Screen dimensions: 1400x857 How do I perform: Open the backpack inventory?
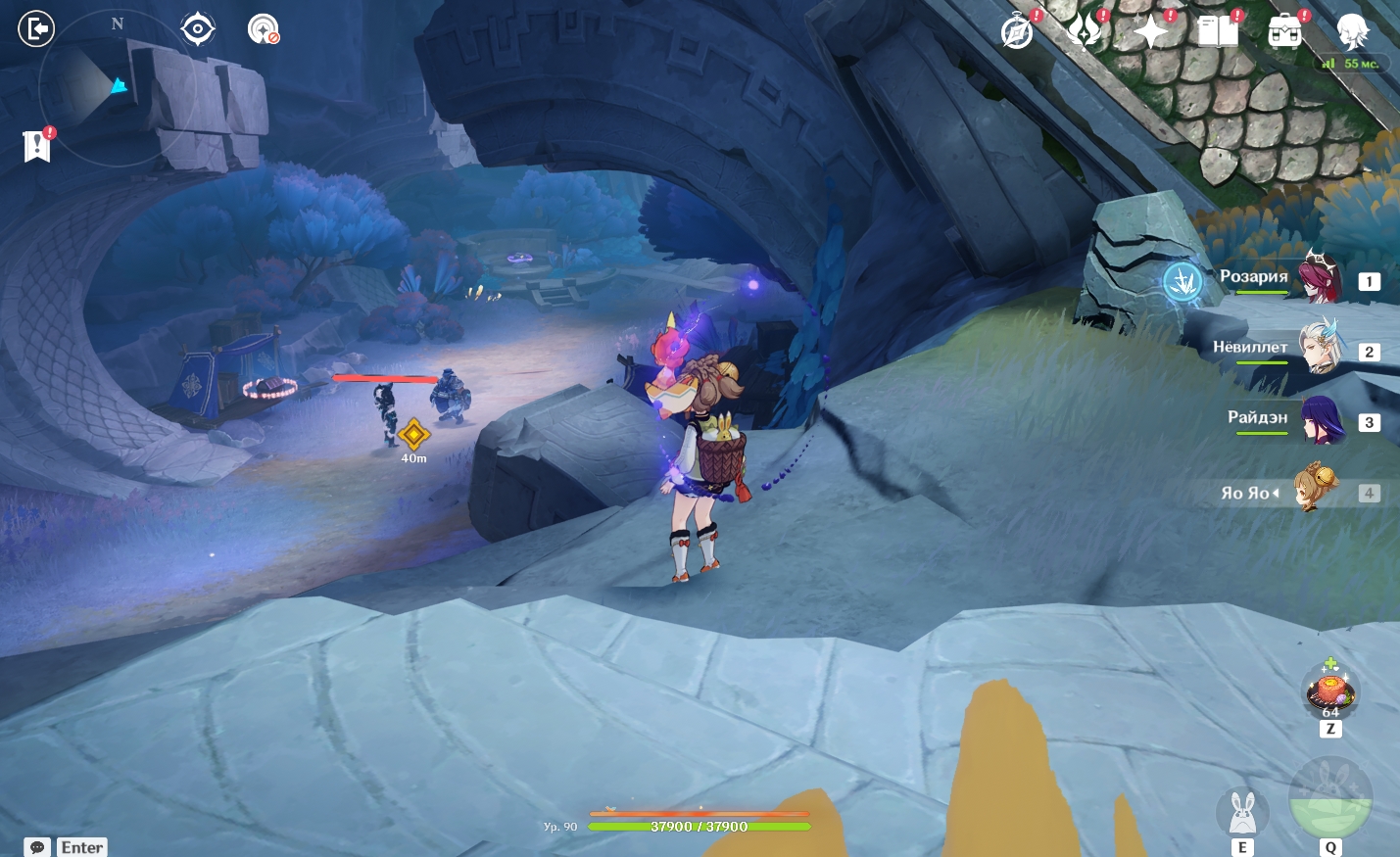tap(1284, 31)
